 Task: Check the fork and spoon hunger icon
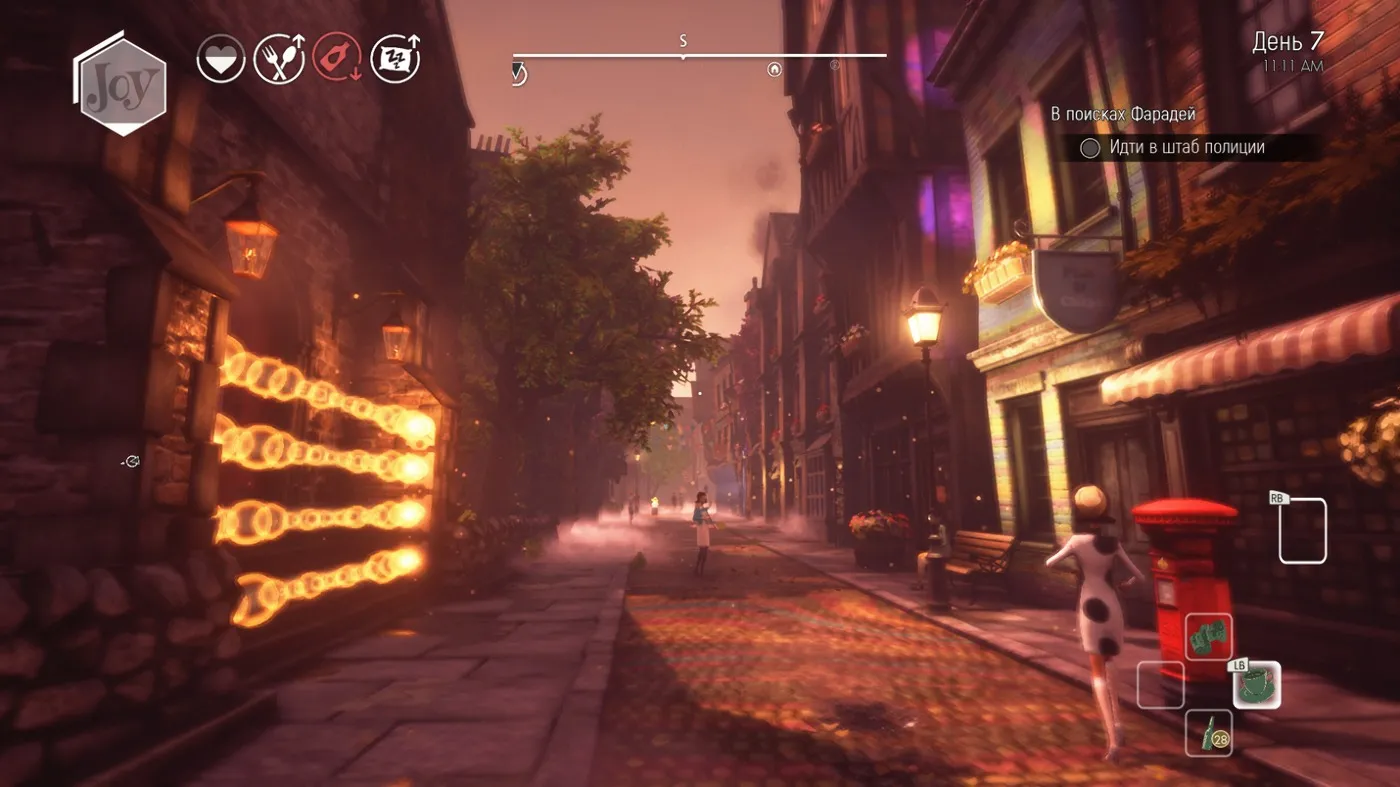(x=279, y=59)
